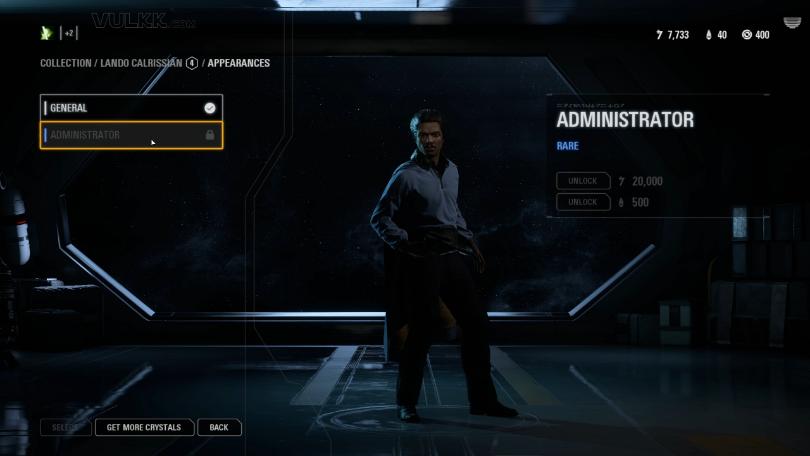The image size is (810, 456).
Task: Click the greyed-out Select button
Action: pyautogui.click(x=65, y=428)
